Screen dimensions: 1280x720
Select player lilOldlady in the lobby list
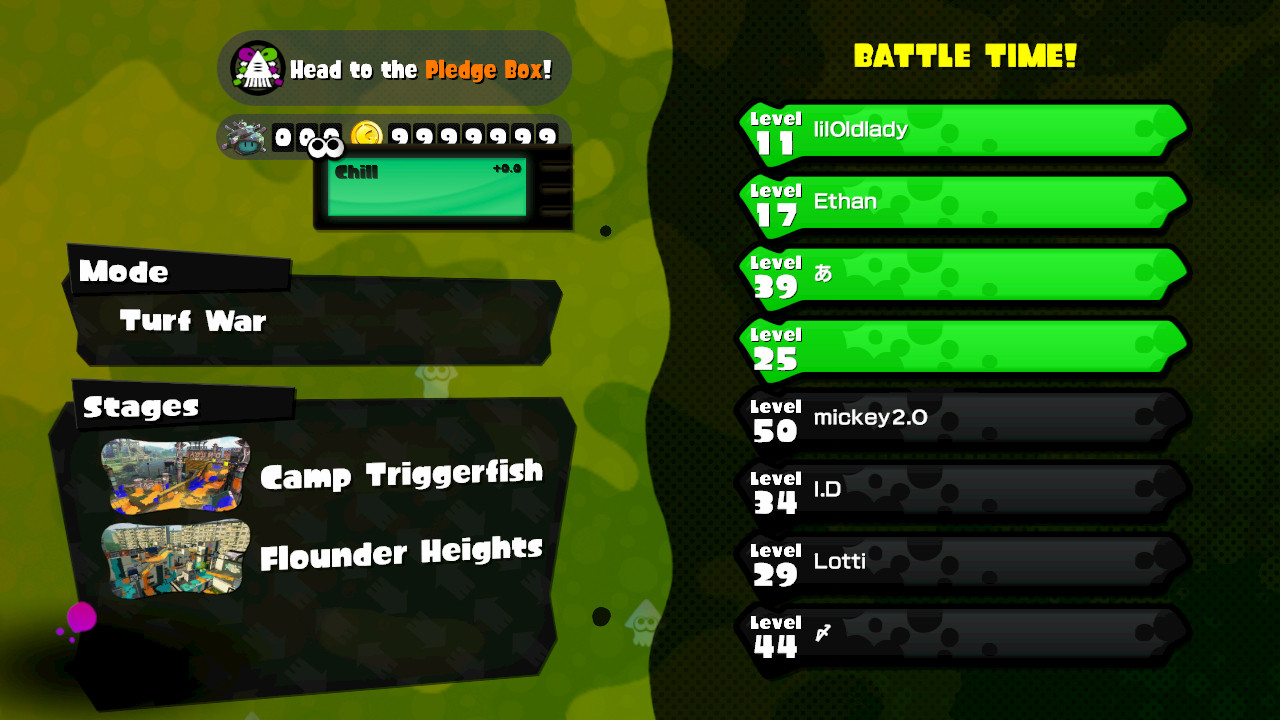960,130
